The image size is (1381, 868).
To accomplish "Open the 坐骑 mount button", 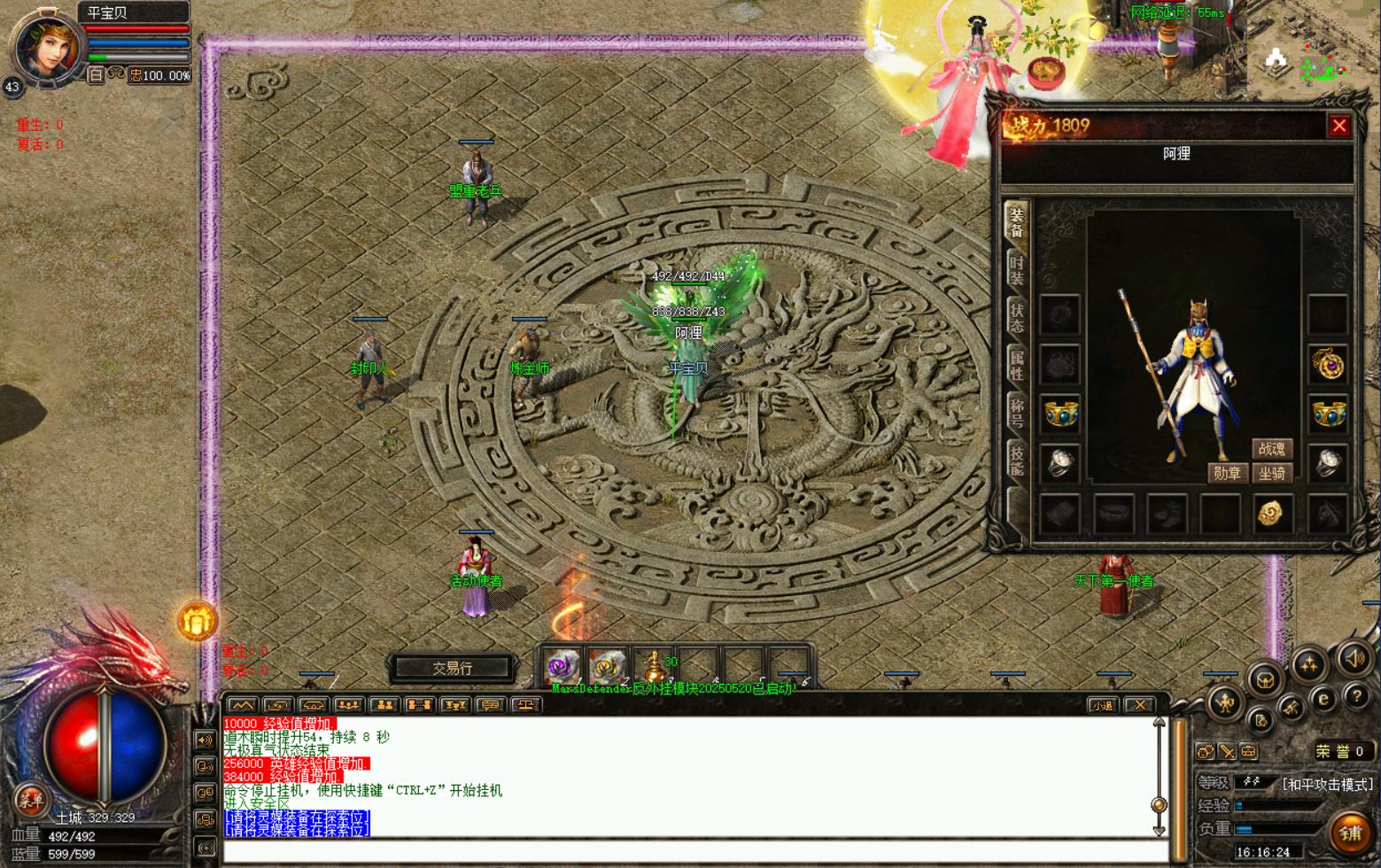I will coord(1272,474).
